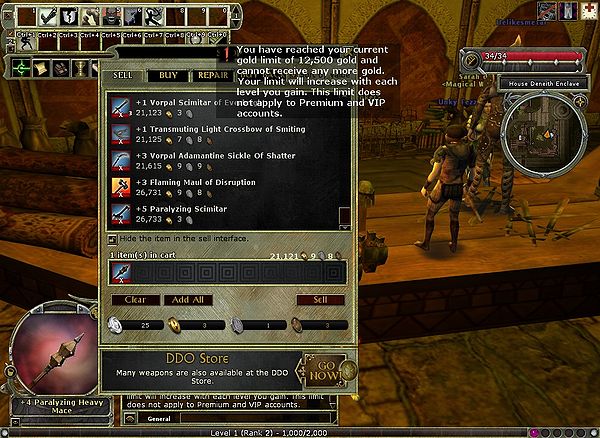Select the SELL tab
The width and height of the screenshot is (600, 438).
(122, 75)
